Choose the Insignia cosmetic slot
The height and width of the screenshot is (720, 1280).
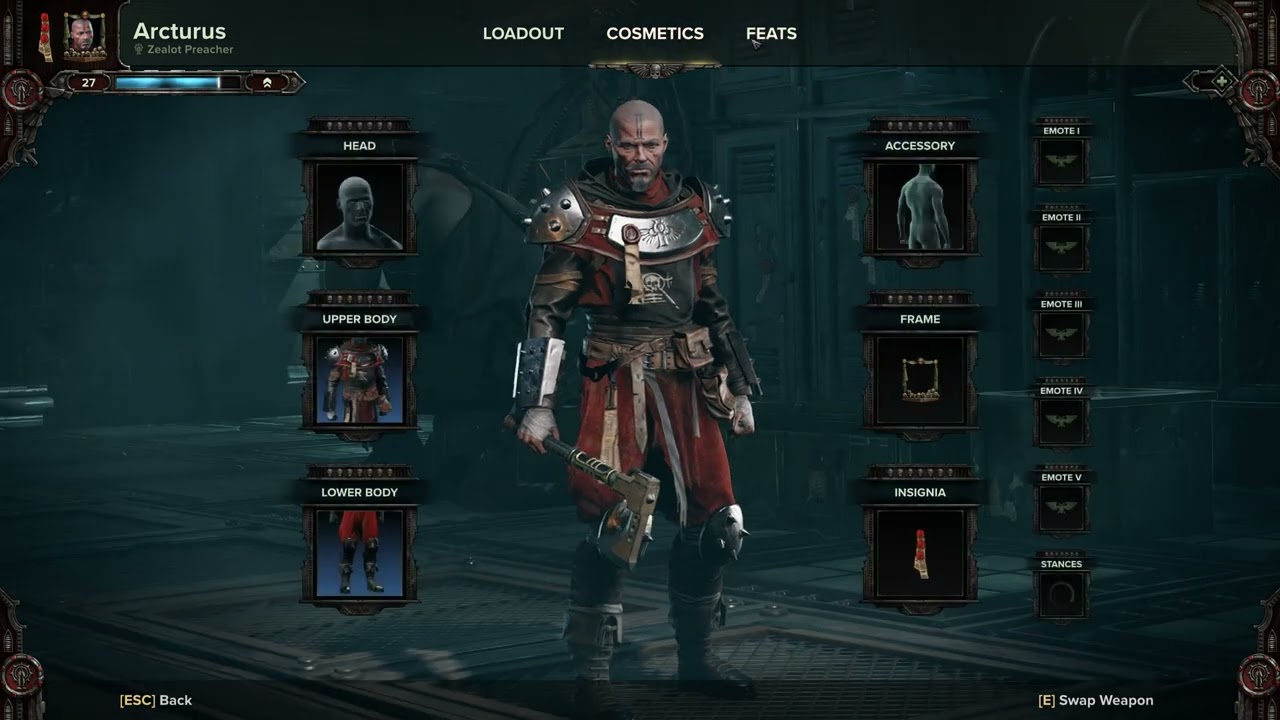coord(920,553)
